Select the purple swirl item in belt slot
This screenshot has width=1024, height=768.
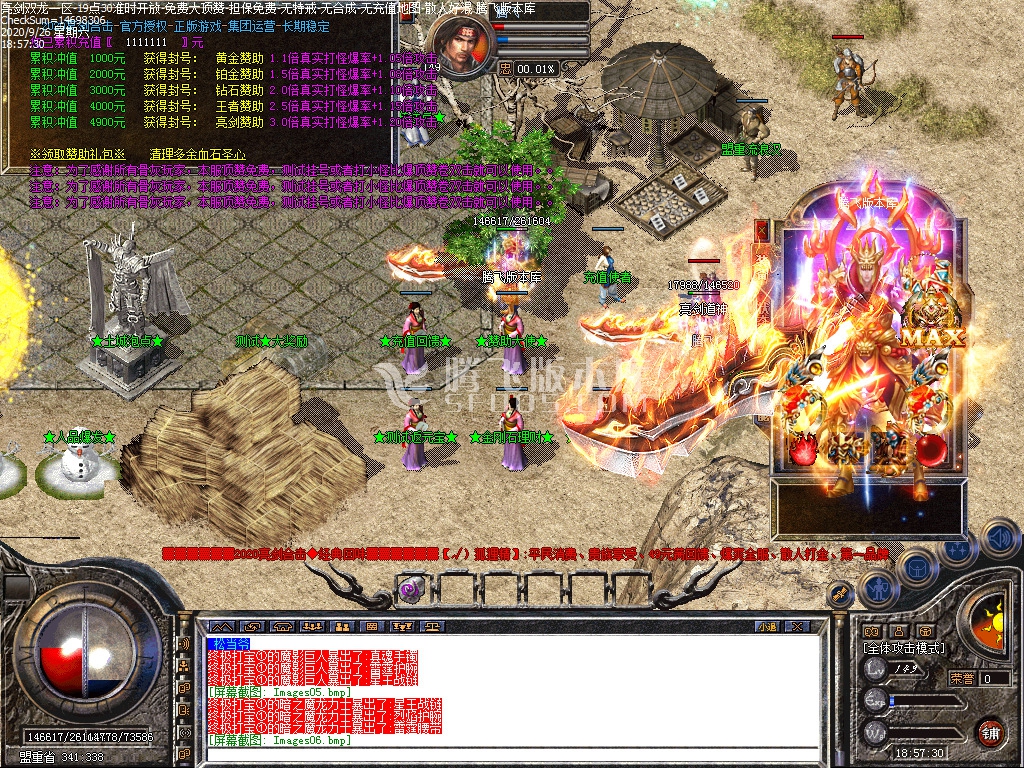coord(409,589)
